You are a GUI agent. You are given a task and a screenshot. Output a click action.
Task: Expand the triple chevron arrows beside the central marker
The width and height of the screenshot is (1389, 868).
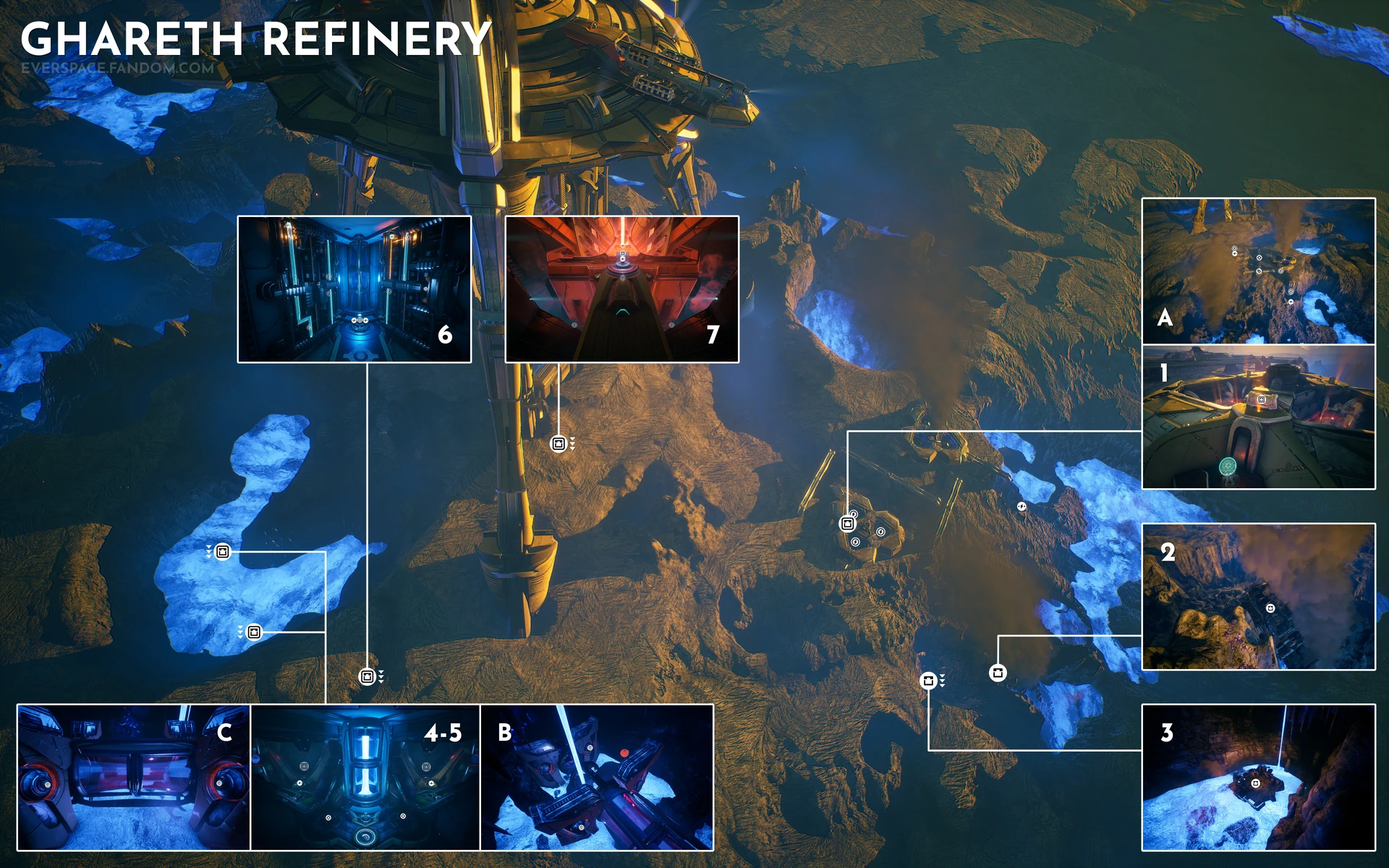pos(572,443)
